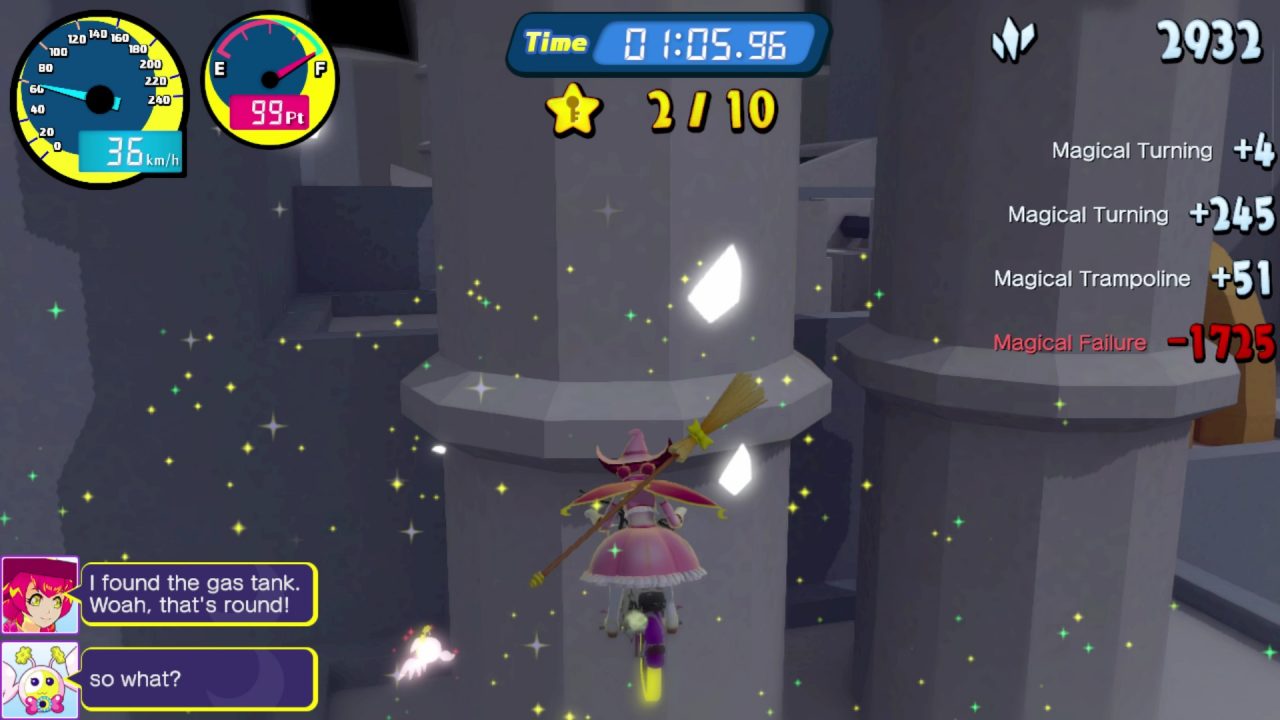The width and height of the screenshot is (1280, 720).
Task: Click the white mascot dialogue portrait
Action: pyautogui.click(x=40, y=679)
